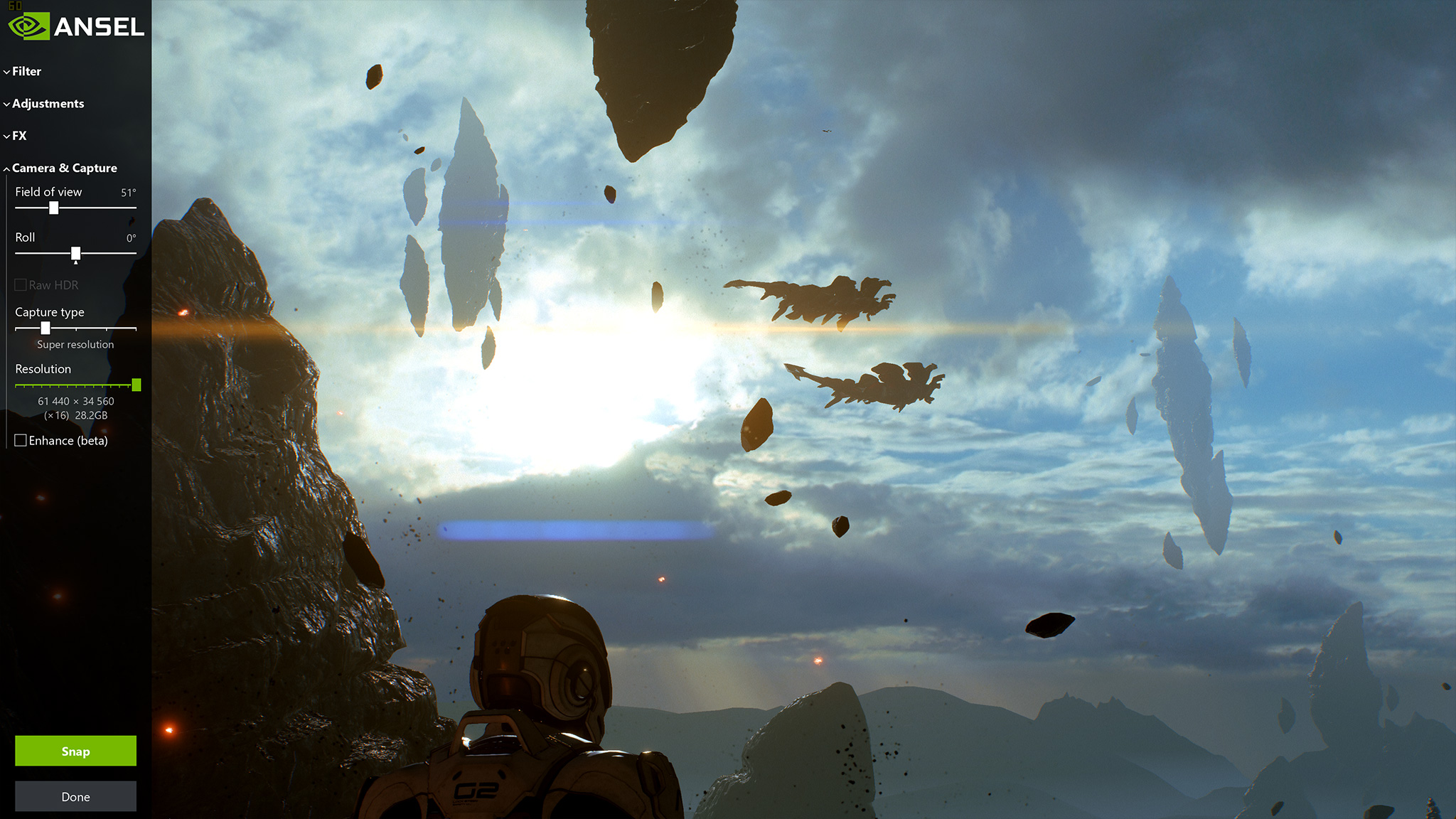1456x819 pixels.
Task: Tick the Enhance (beta) checkbox
Action: click(x=21, y=441)
